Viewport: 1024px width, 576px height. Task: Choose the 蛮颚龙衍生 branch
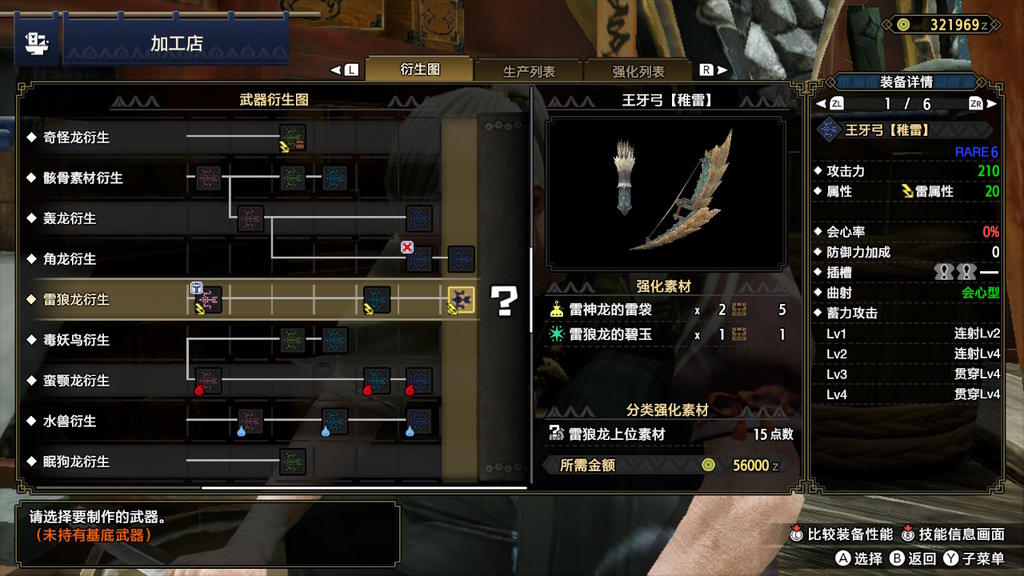click(76, 381)
